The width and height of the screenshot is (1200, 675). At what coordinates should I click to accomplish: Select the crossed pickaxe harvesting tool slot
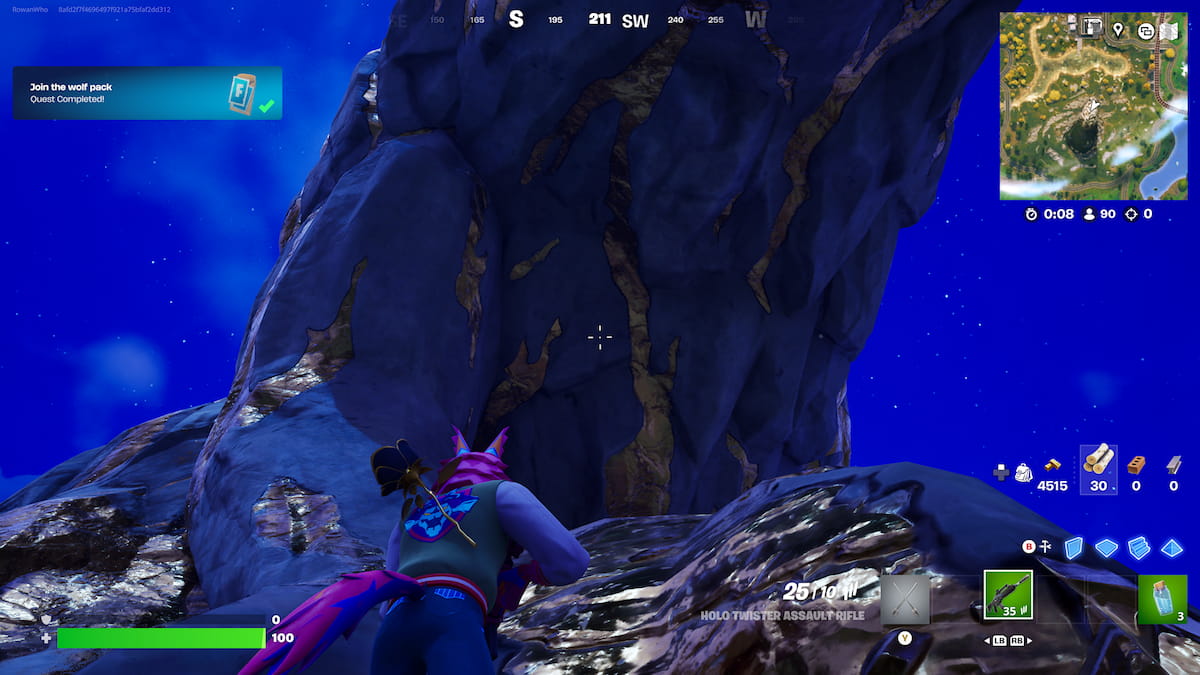pos(905,599)
